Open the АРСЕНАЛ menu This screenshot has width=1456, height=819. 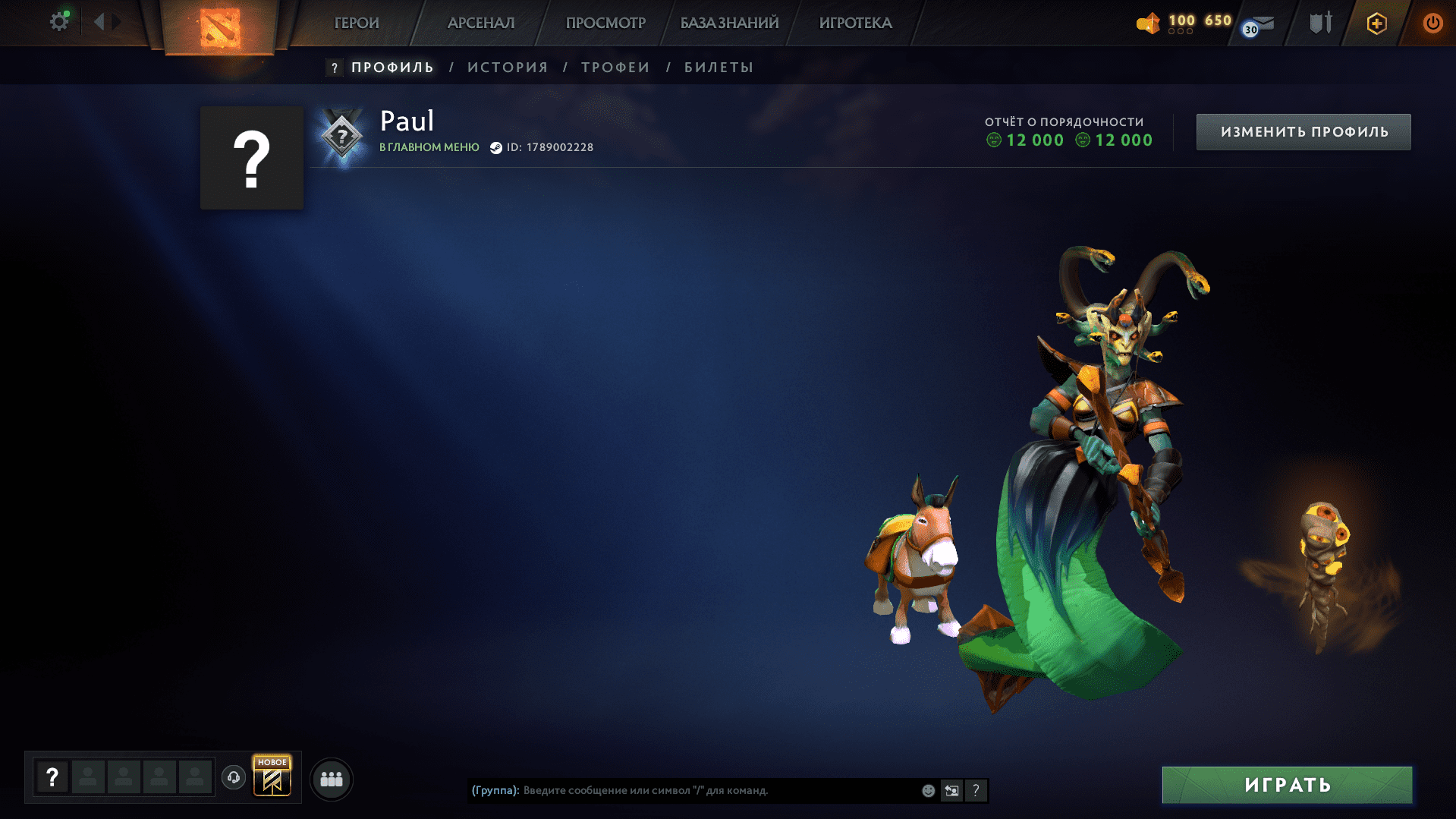[480, 23]
